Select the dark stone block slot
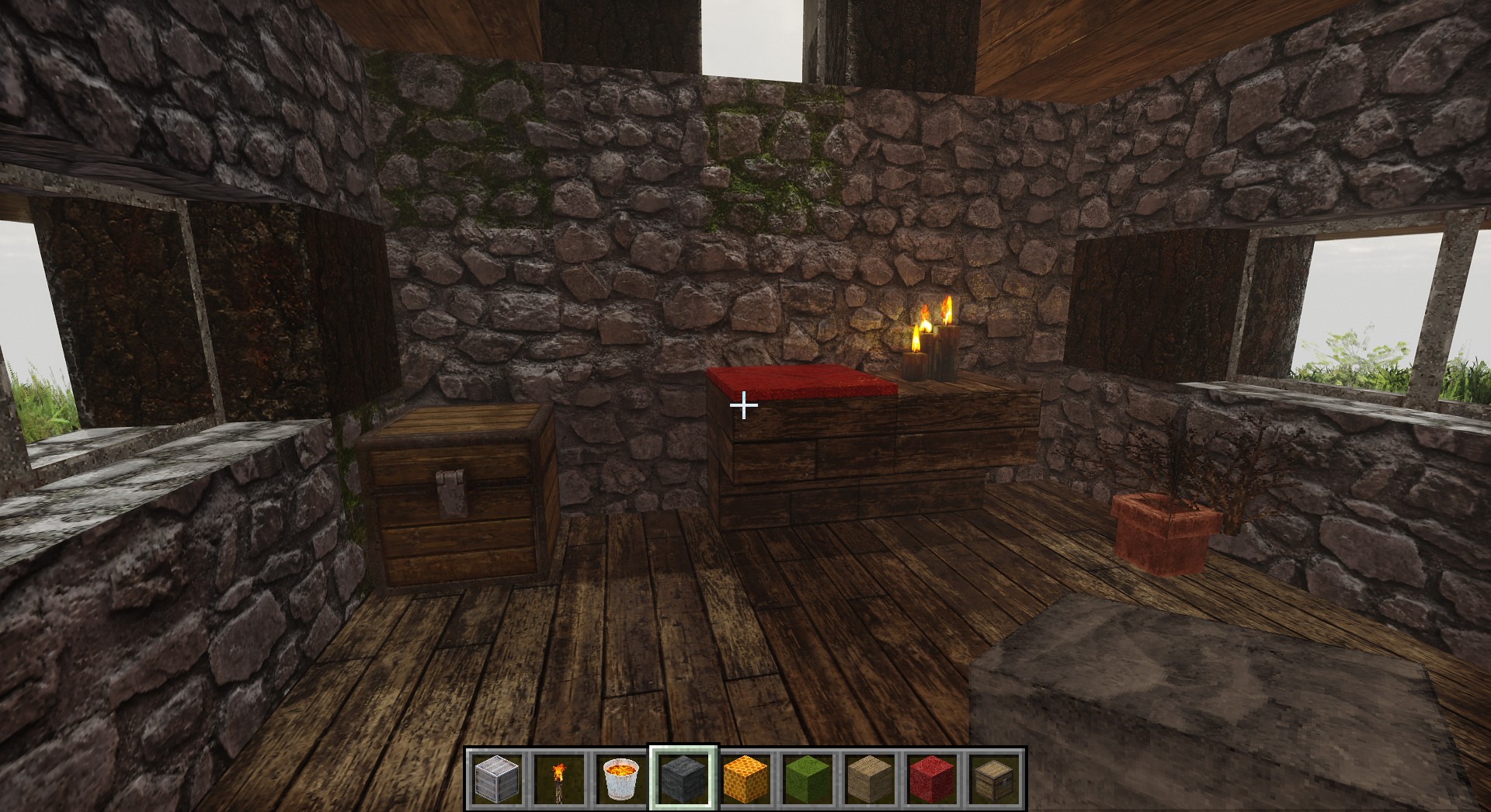Image resolution: width=1491 pixels, height=812 pixels. pos(683,779)
